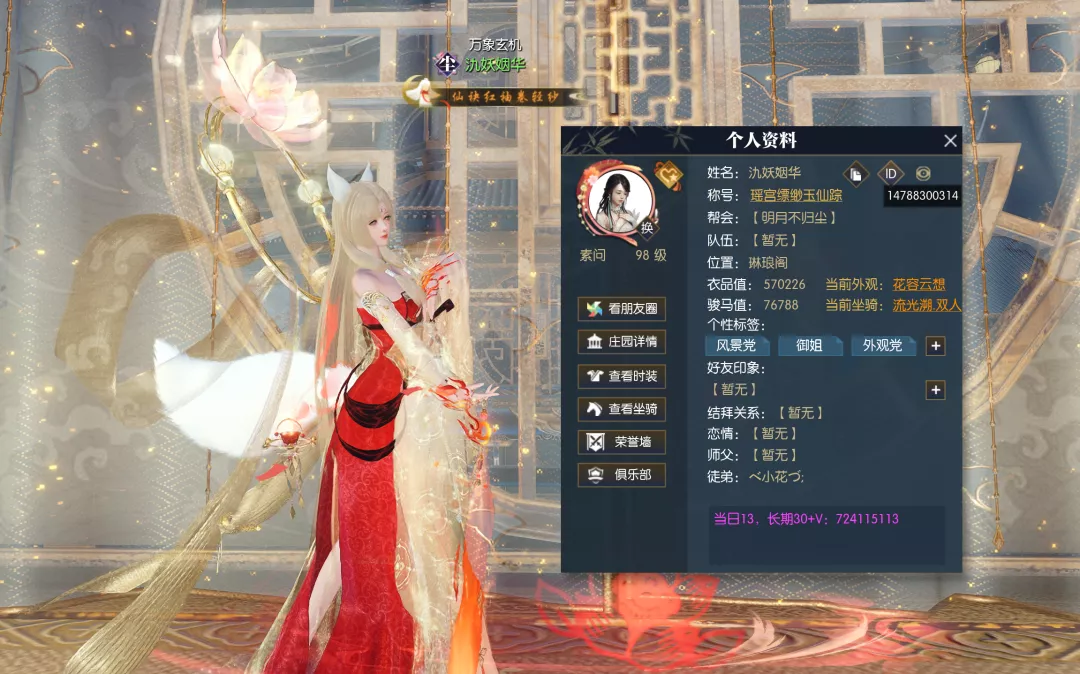Click the player portrait avatar
1080x674 pixels.
point(614,200)
